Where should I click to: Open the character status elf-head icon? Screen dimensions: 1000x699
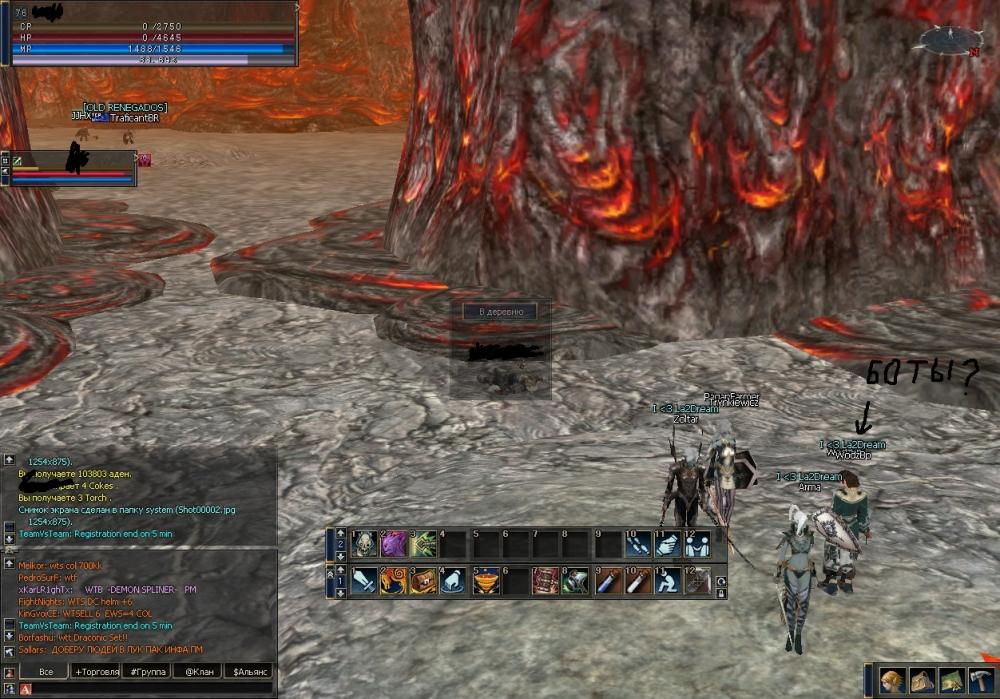[x=892, y=680]
